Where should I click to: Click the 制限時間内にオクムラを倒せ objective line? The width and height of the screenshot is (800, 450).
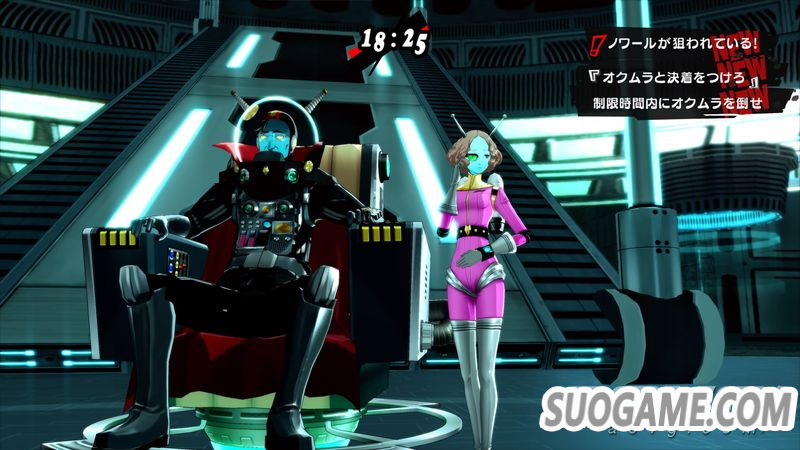[677, 102]
